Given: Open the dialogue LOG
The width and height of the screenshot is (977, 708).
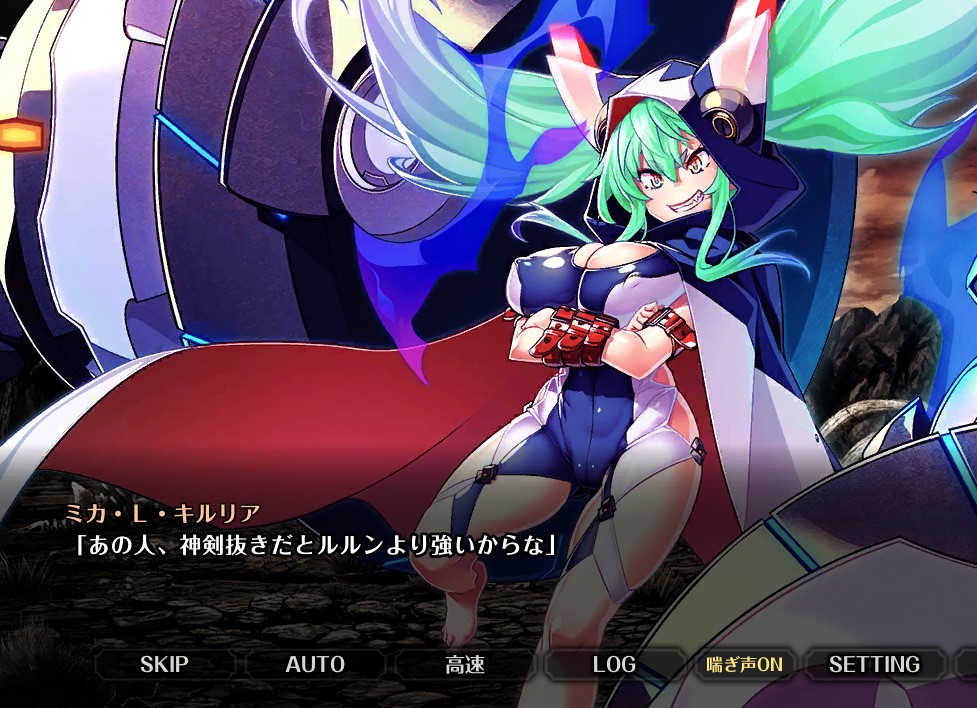Looking at the screenshot, I should 614,664.
